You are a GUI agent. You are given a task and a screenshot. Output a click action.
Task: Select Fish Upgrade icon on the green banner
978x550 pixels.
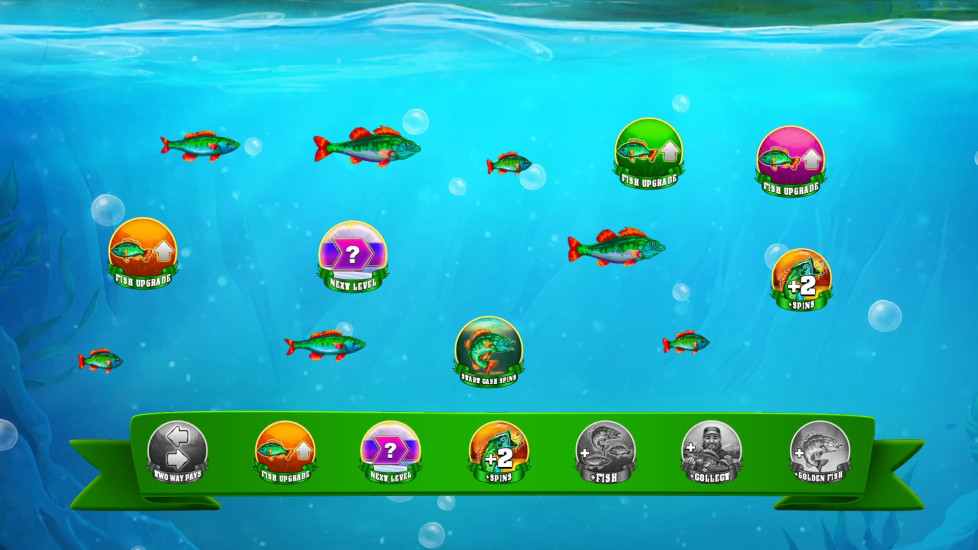[x=285, y=452]
